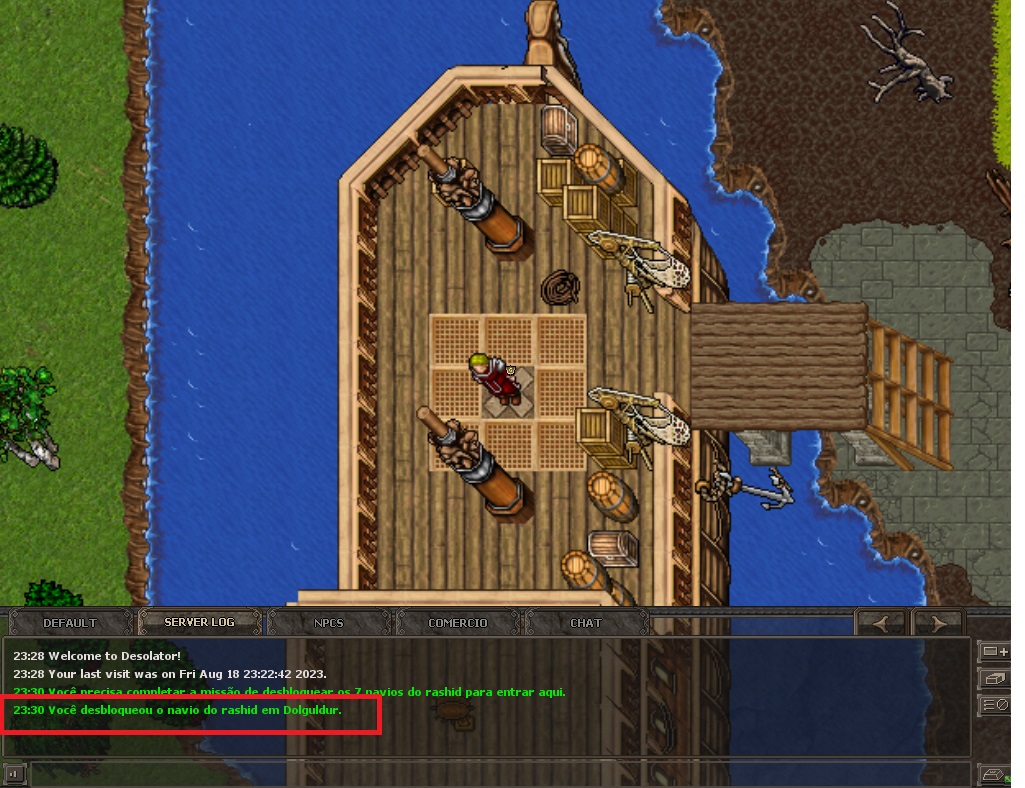Viewport: 1025px width, 788px height.
Task: Show the Comercio channel tab
Action: click(x=458, y=622)
